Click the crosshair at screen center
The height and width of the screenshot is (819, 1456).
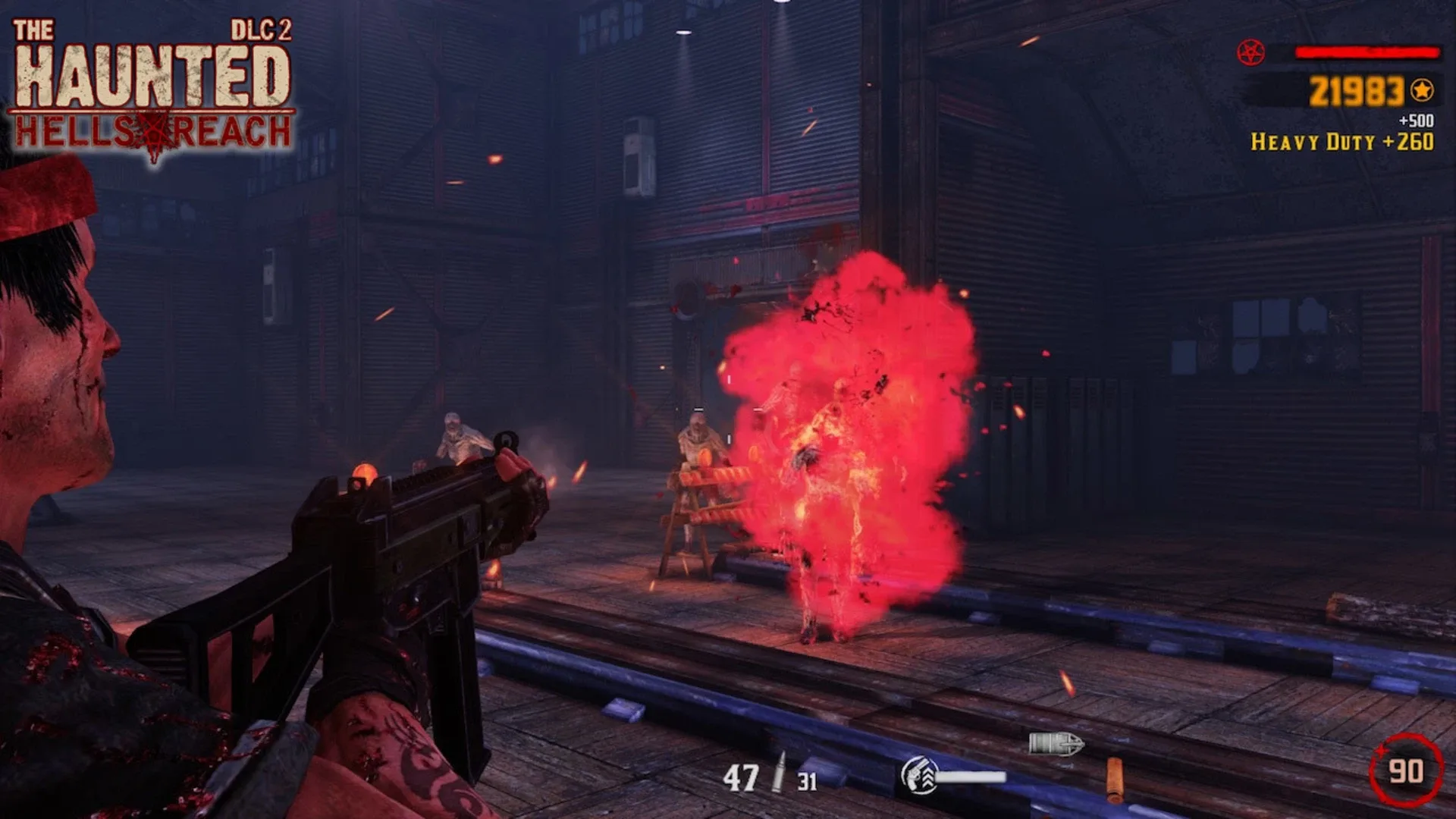pyautogui.click(x=728, y=409)
